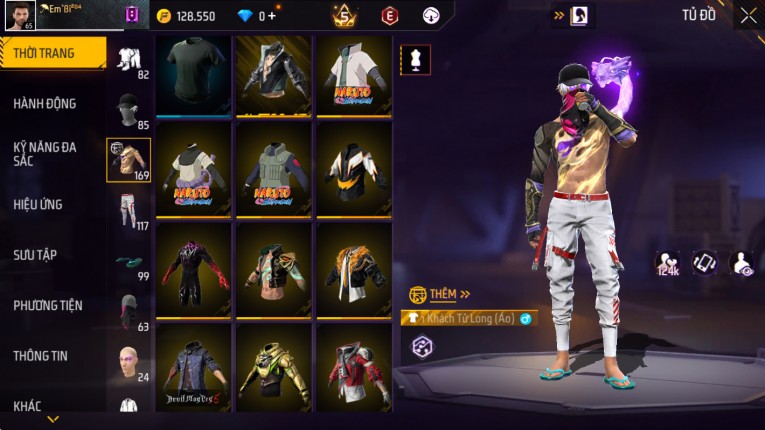Select the KỸ NĂNG ĐA SẮC tab
This screenshot has height=430, width=765.
[x=45, y=153]
